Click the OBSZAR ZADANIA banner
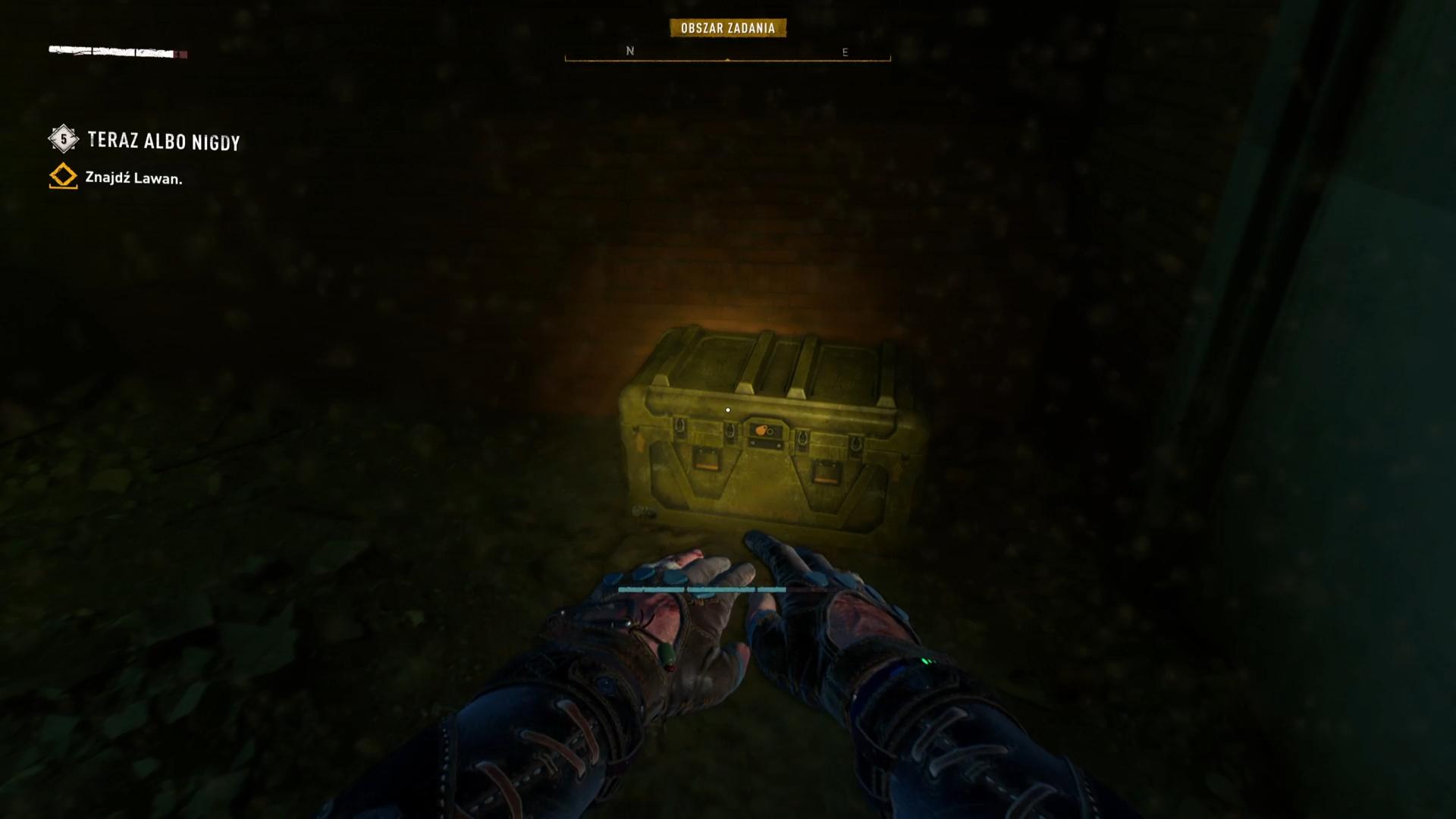The image size is (1456, 819). pyautogui.click(x=728, y=28)
